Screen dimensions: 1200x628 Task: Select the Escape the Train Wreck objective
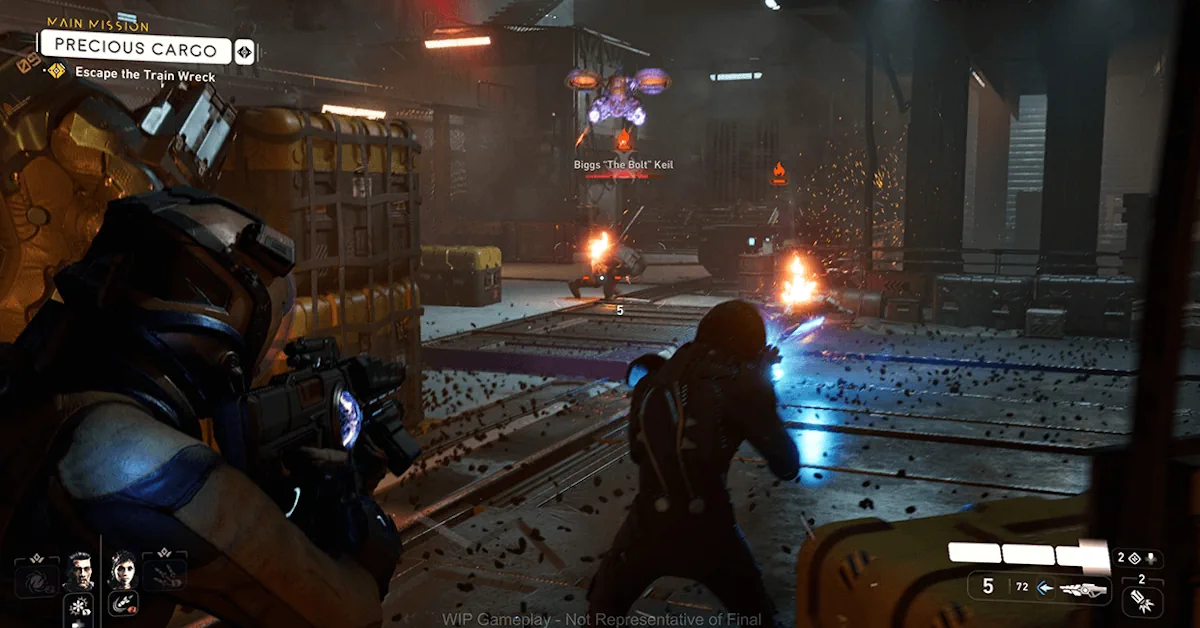145,73
